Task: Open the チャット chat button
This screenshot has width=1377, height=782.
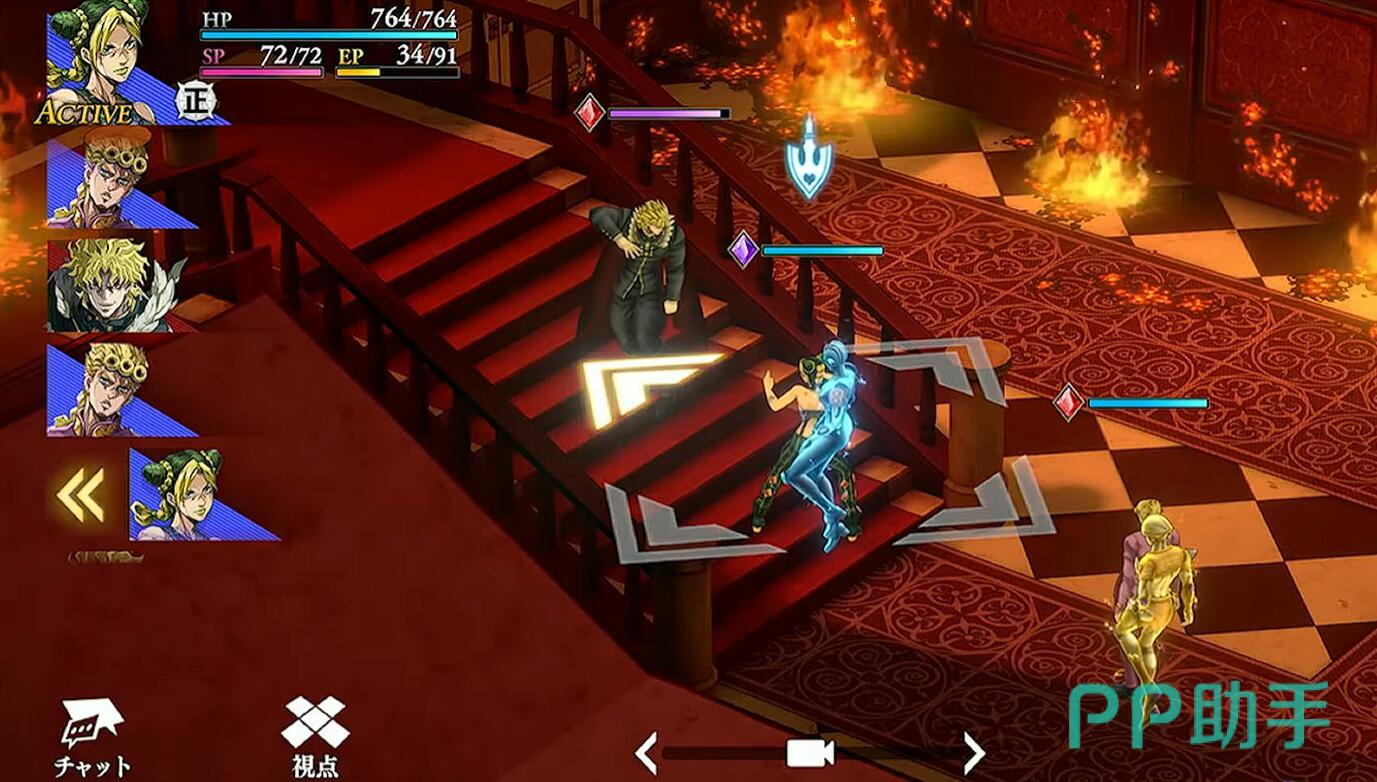Action: tap(91, 737)
